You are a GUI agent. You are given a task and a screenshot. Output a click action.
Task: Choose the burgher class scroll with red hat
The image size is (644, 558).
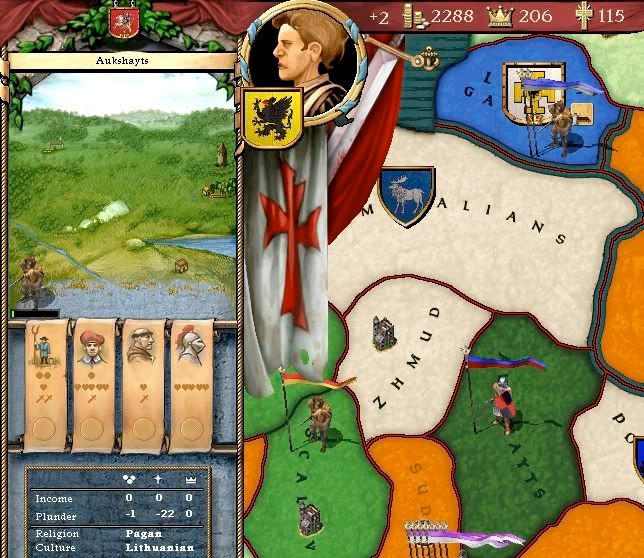click(91, 380)
